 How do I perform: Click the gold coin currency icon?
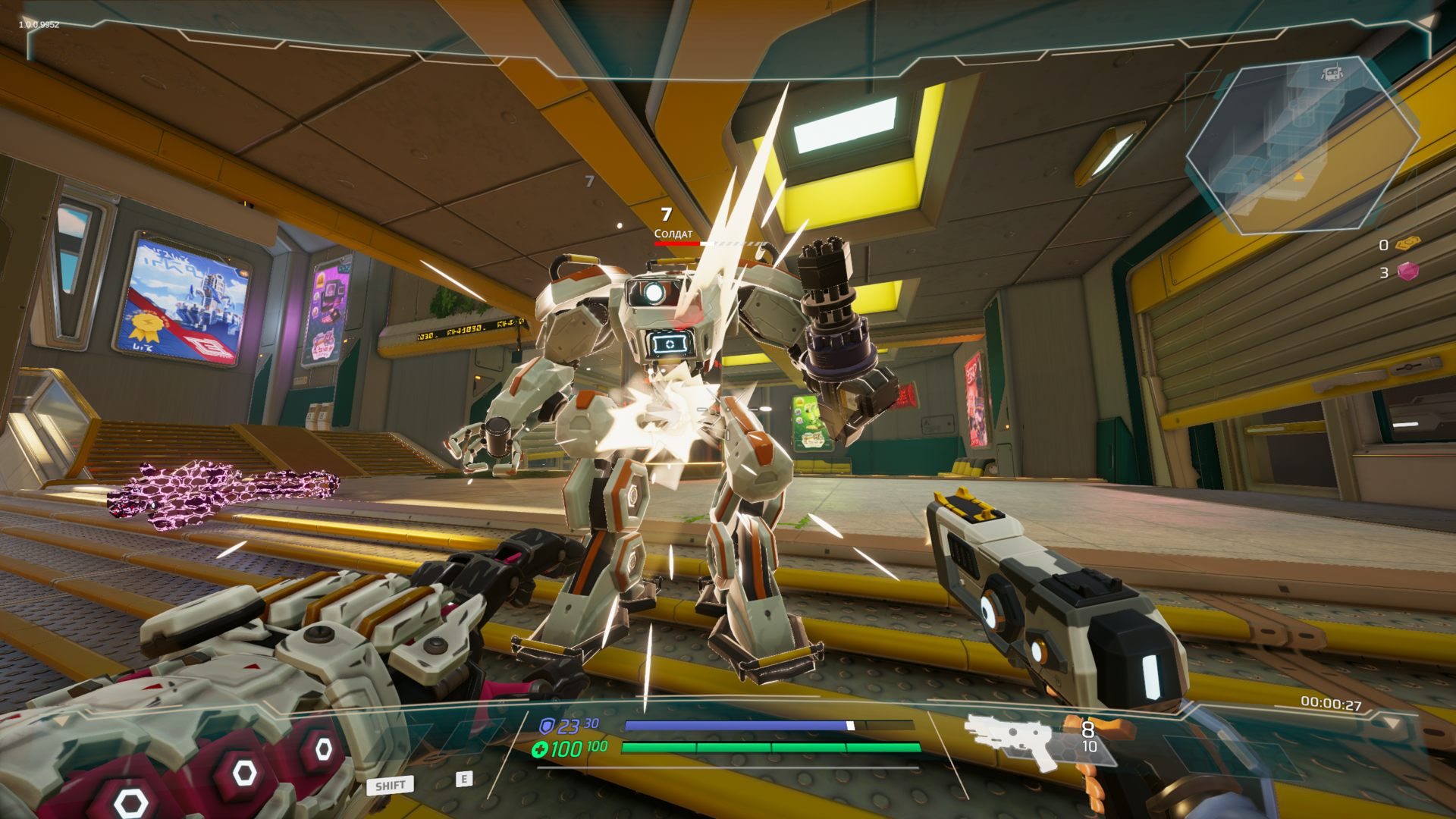(1408, 244)
